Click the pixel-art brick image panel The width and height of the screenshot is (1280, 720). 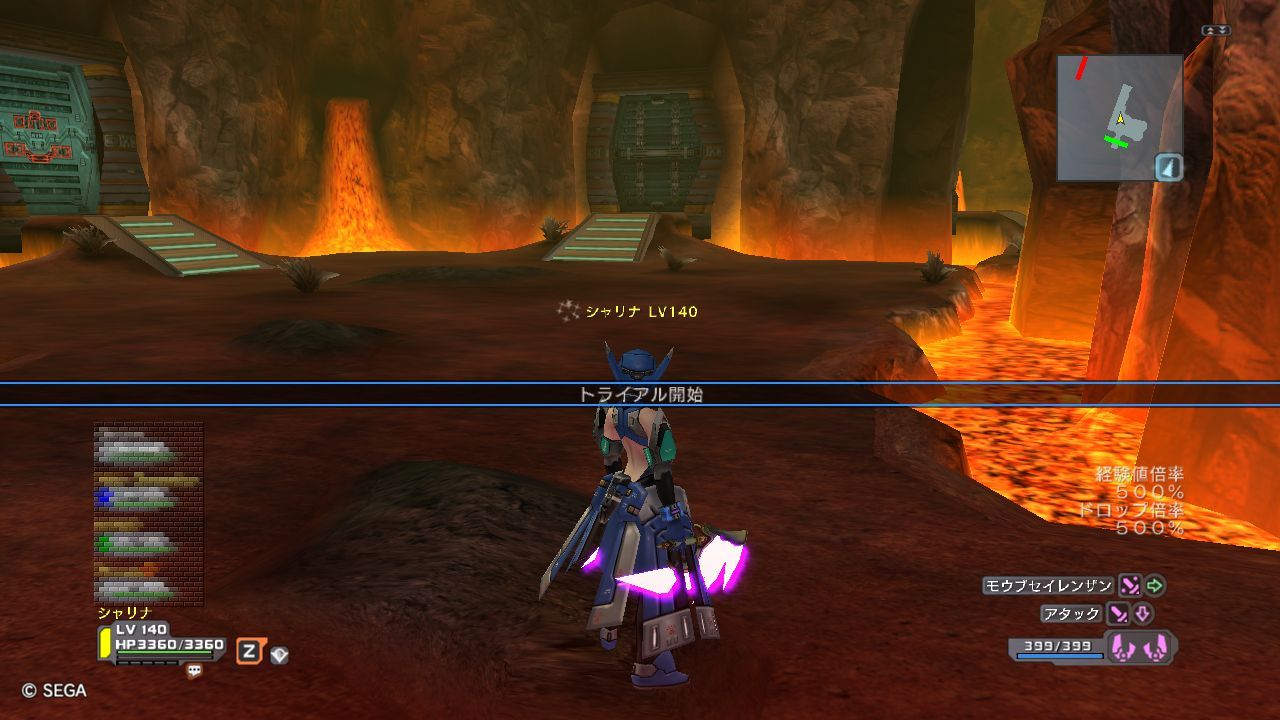(x=149, y=514)
